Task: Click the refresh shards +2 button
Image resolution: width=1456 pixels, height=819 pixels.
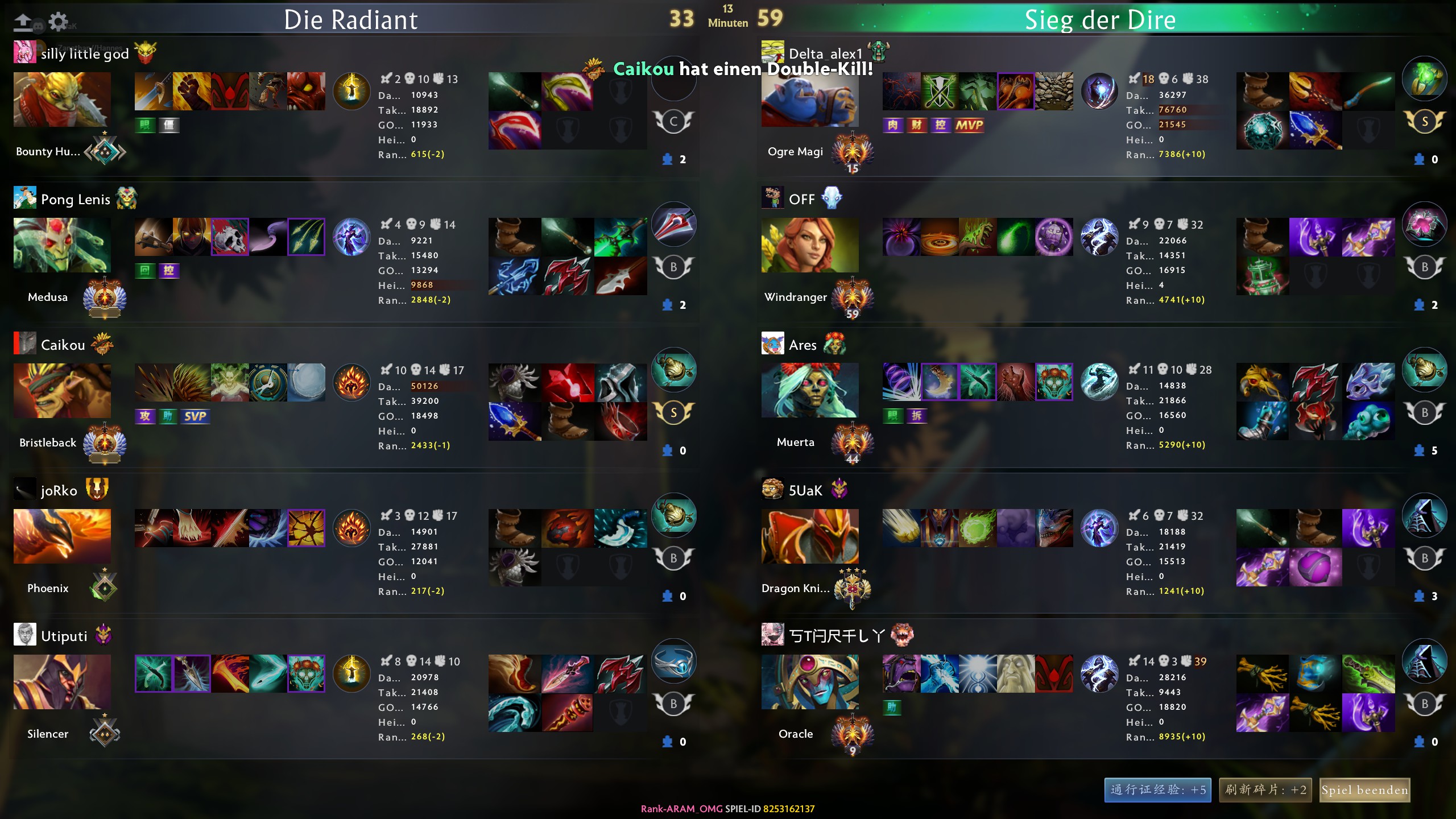Action: (1265, 790)
